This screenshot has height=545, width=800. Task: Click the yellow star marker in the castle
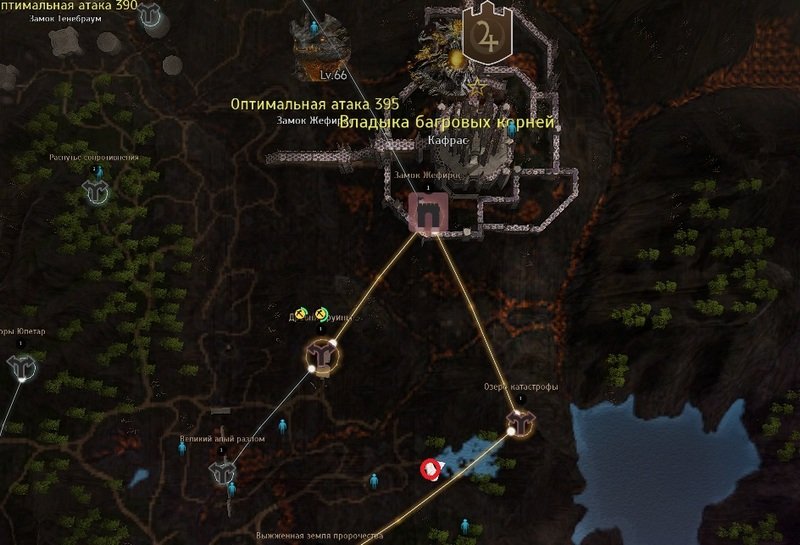[478, 87]
